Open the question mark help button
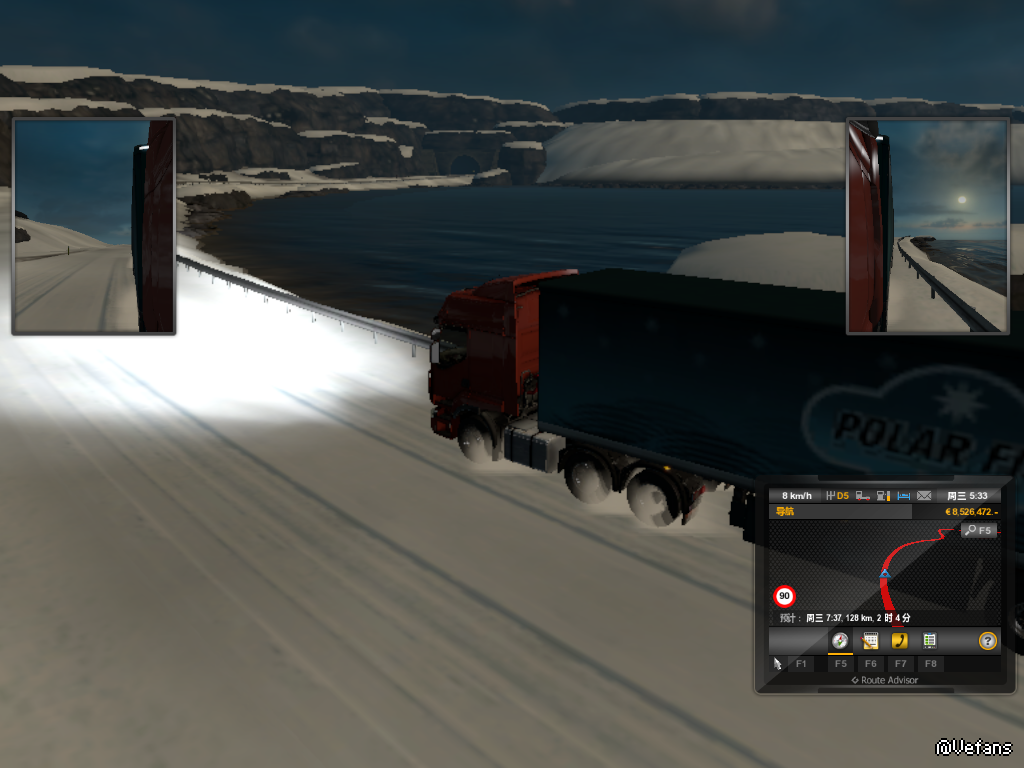 pyautogui.click(x=988, y=641)
